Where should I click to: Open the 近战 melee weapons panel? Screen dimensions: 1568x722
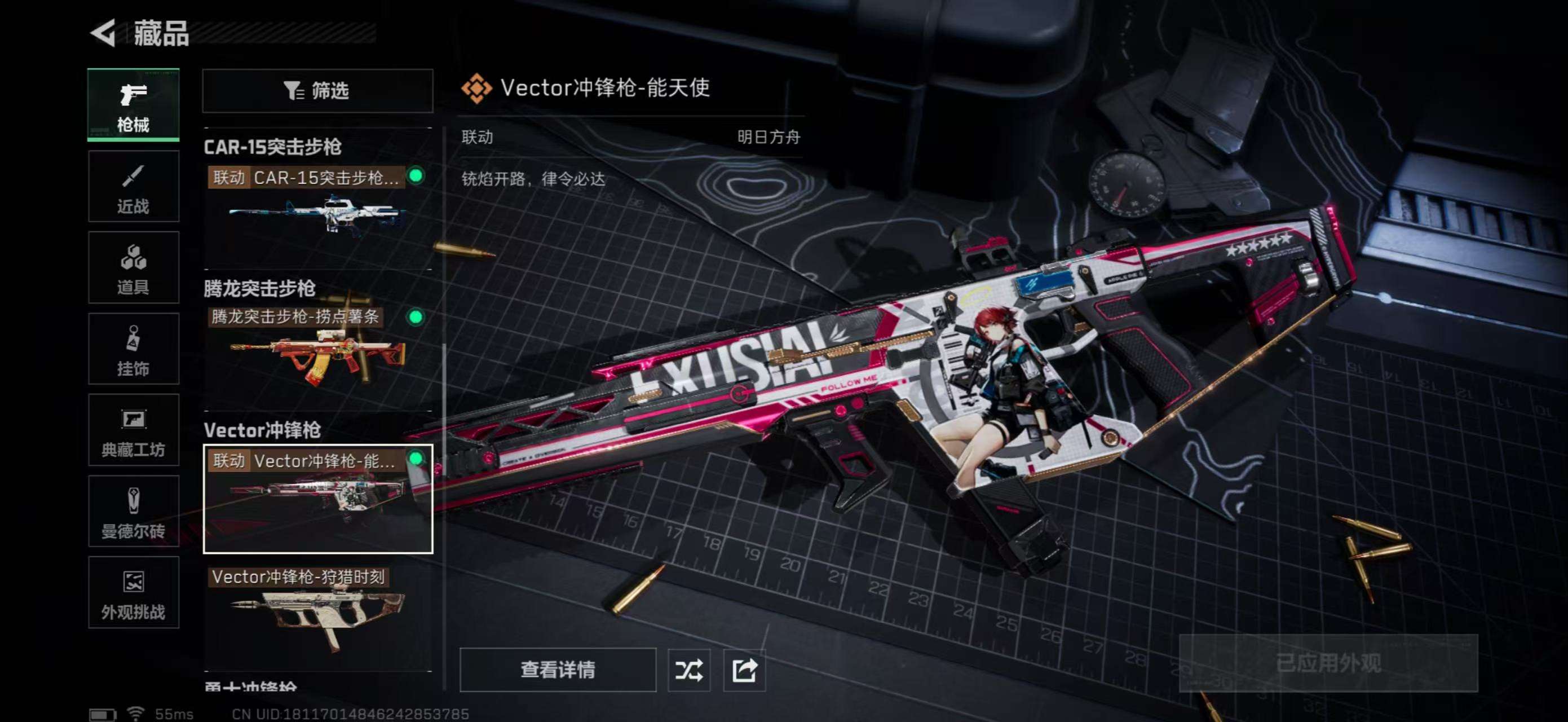[133, 186]
